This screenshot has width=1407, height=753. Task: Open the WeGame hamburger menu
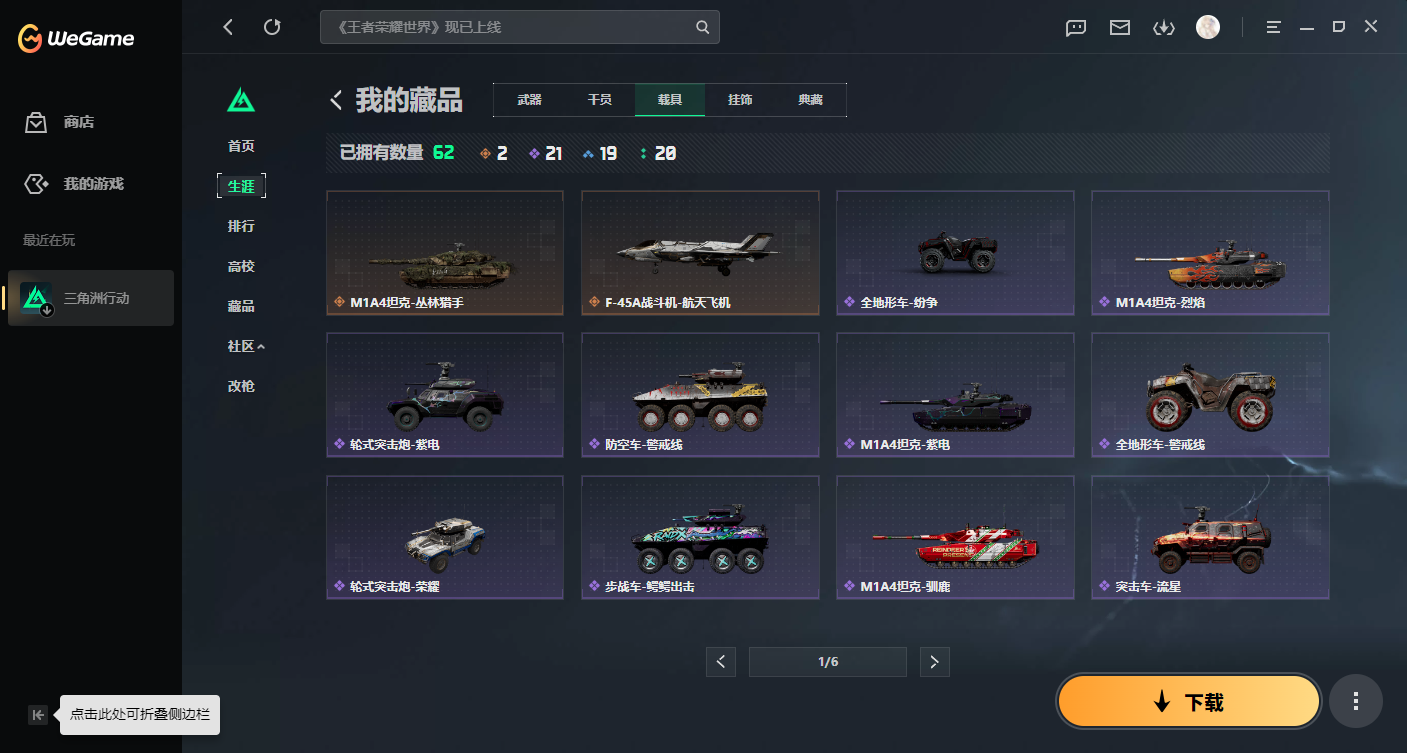pyautogui.click(x=1272, y=27)
